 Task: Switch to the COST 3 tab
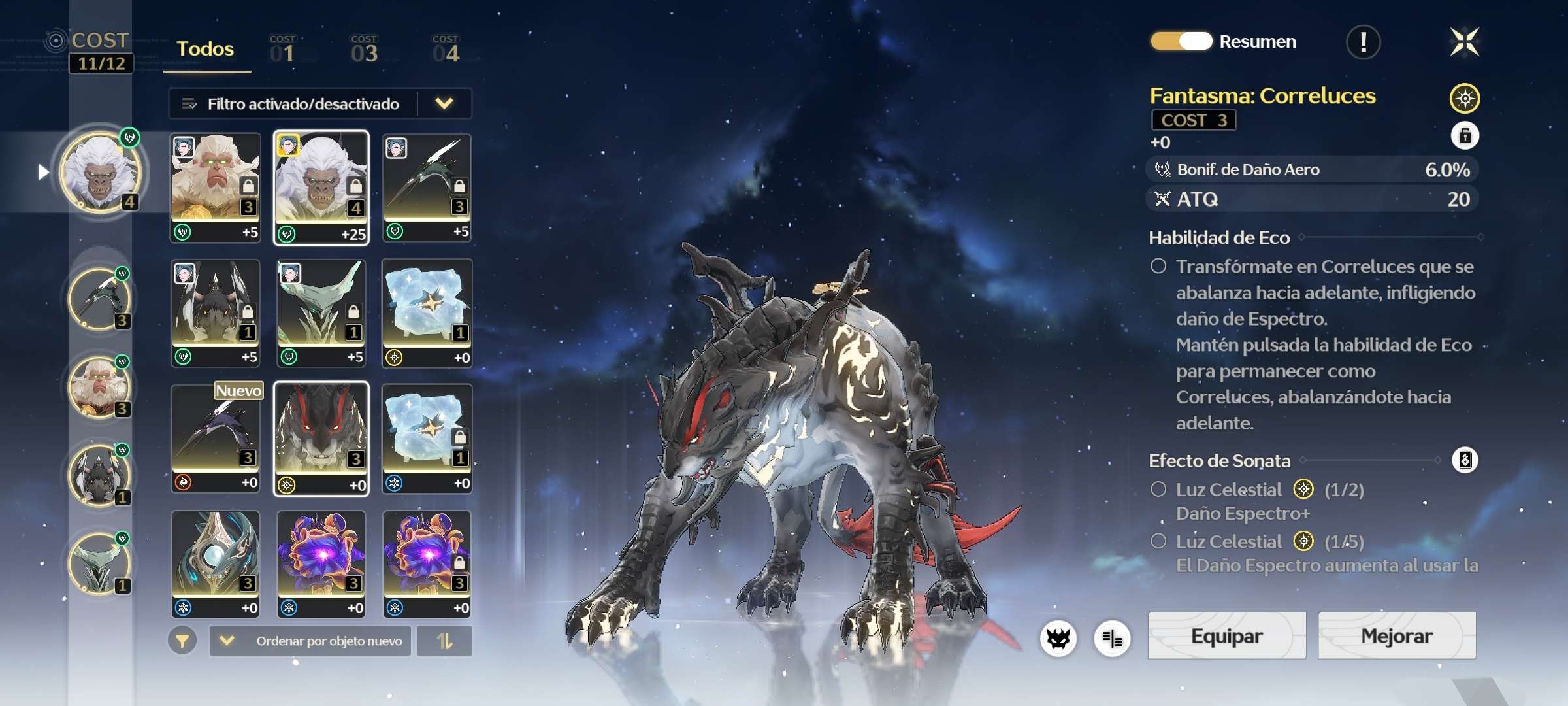tap(364, 50)
